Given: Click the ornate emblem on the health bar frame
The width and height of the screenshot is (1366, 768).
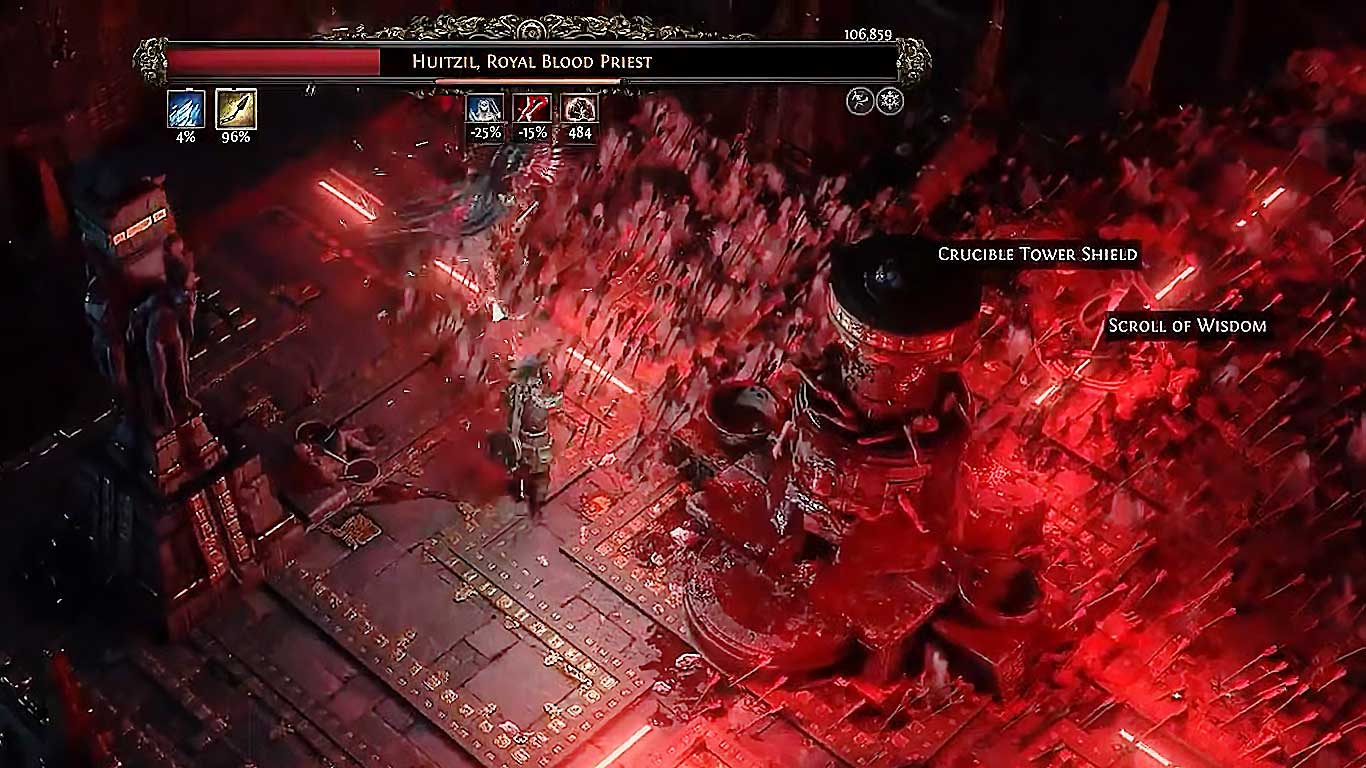Looking at the screenshot, I should [x=152, y=60].
